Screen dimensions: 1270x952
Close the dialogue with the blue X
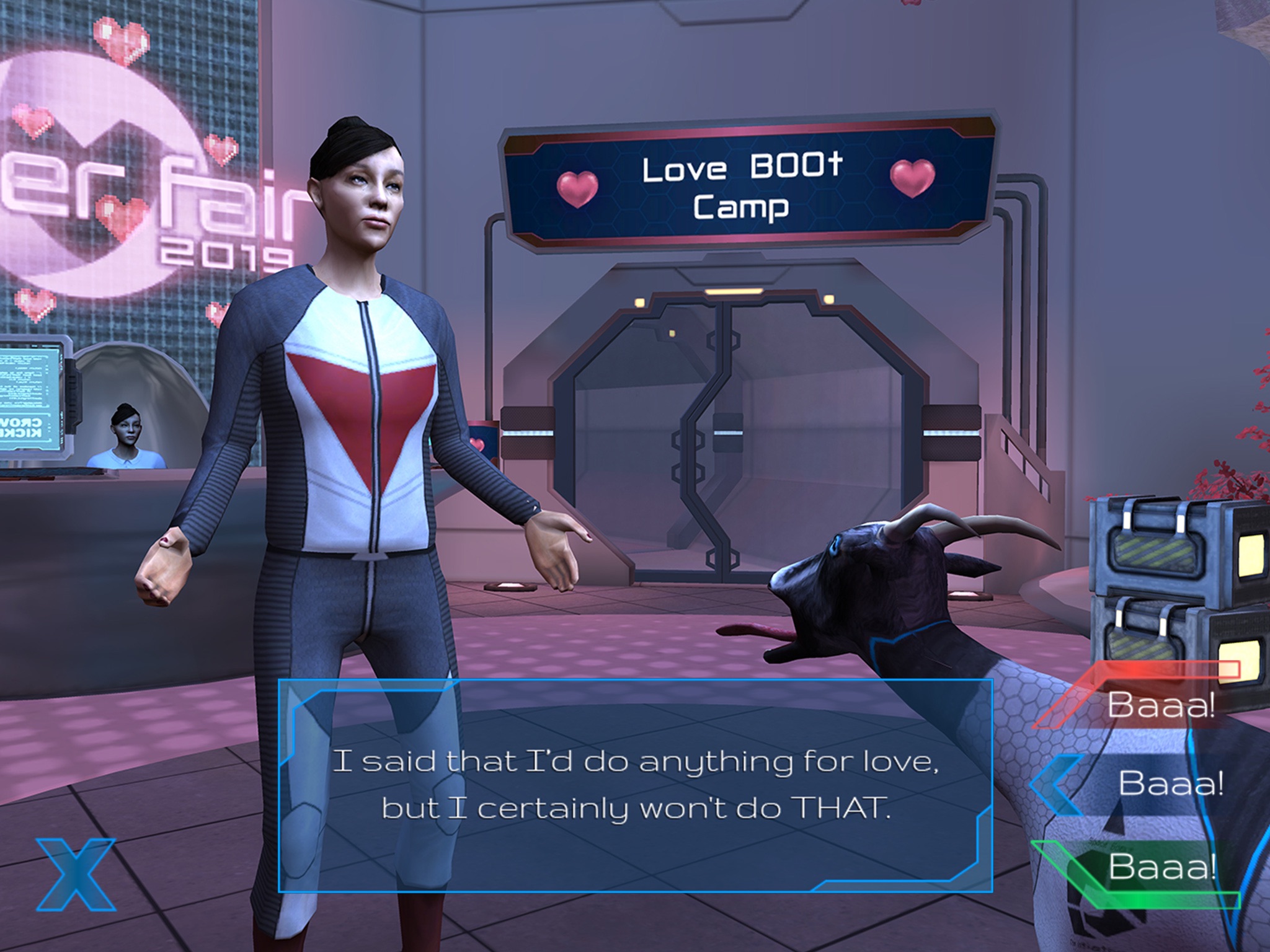[x=76, y=874]
